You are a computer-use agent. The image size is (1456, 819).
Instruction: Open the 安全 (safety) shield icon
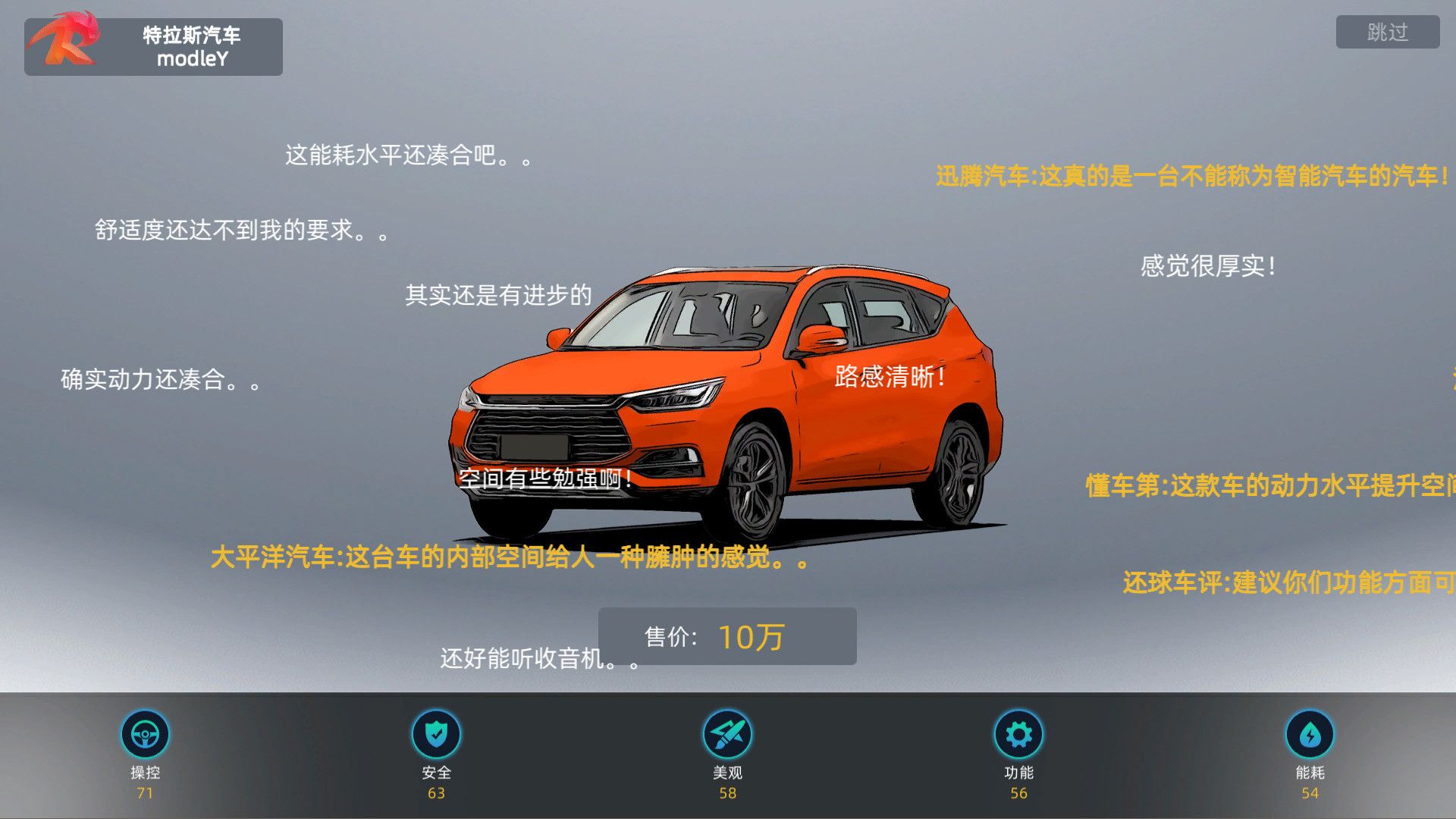[438, 733]
